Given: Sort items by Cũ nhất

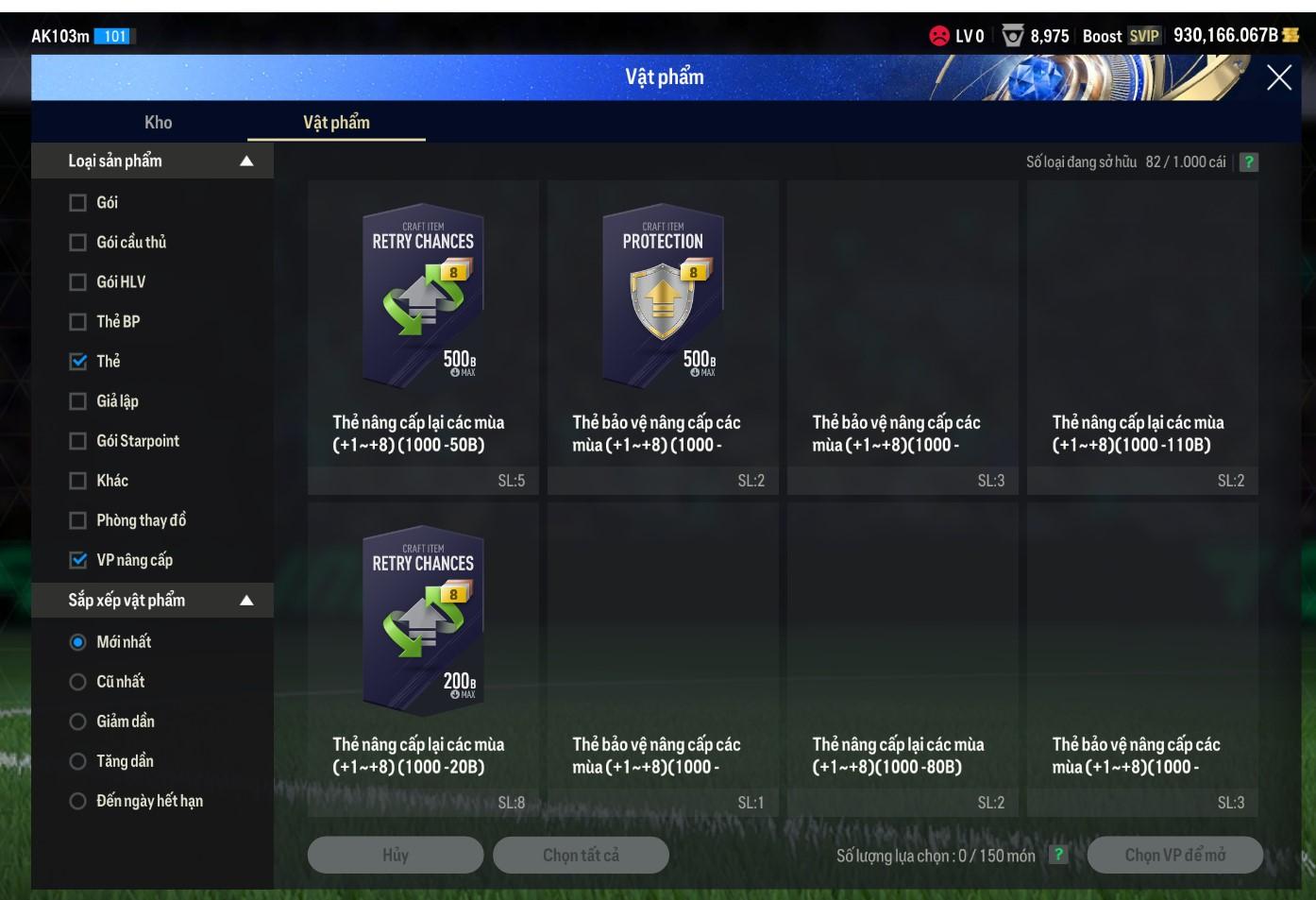Looking at the screenshot, I should (x=78, y=682).
